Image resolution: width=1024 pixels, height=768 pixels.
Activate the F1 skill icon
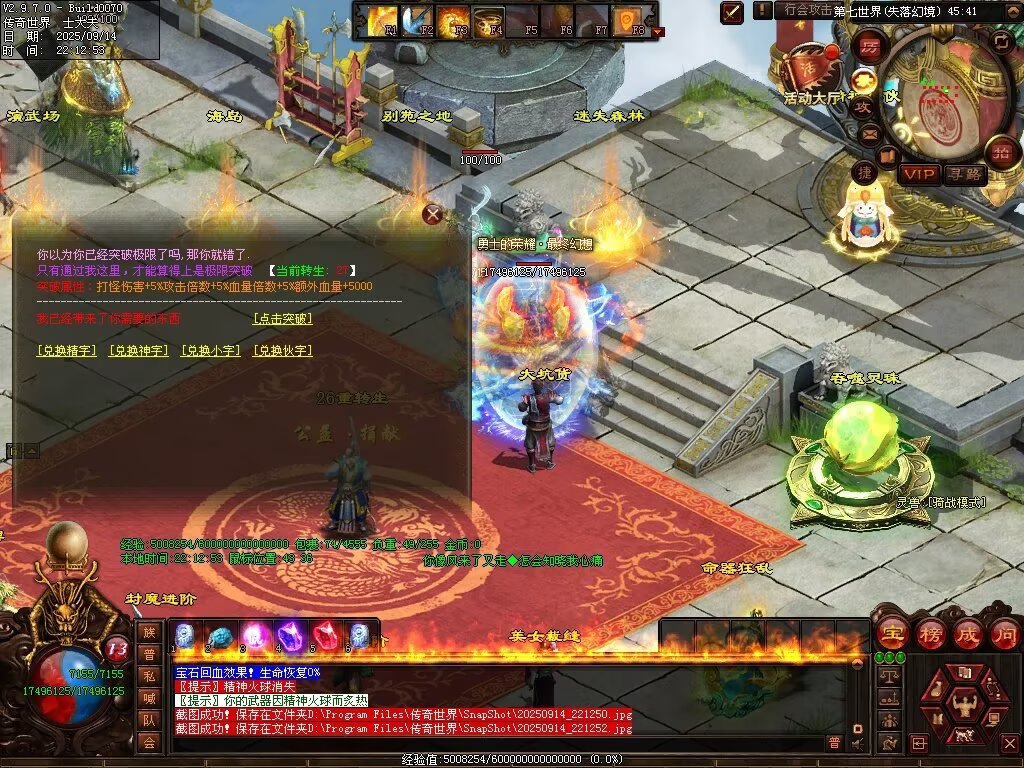pos(384,19)
